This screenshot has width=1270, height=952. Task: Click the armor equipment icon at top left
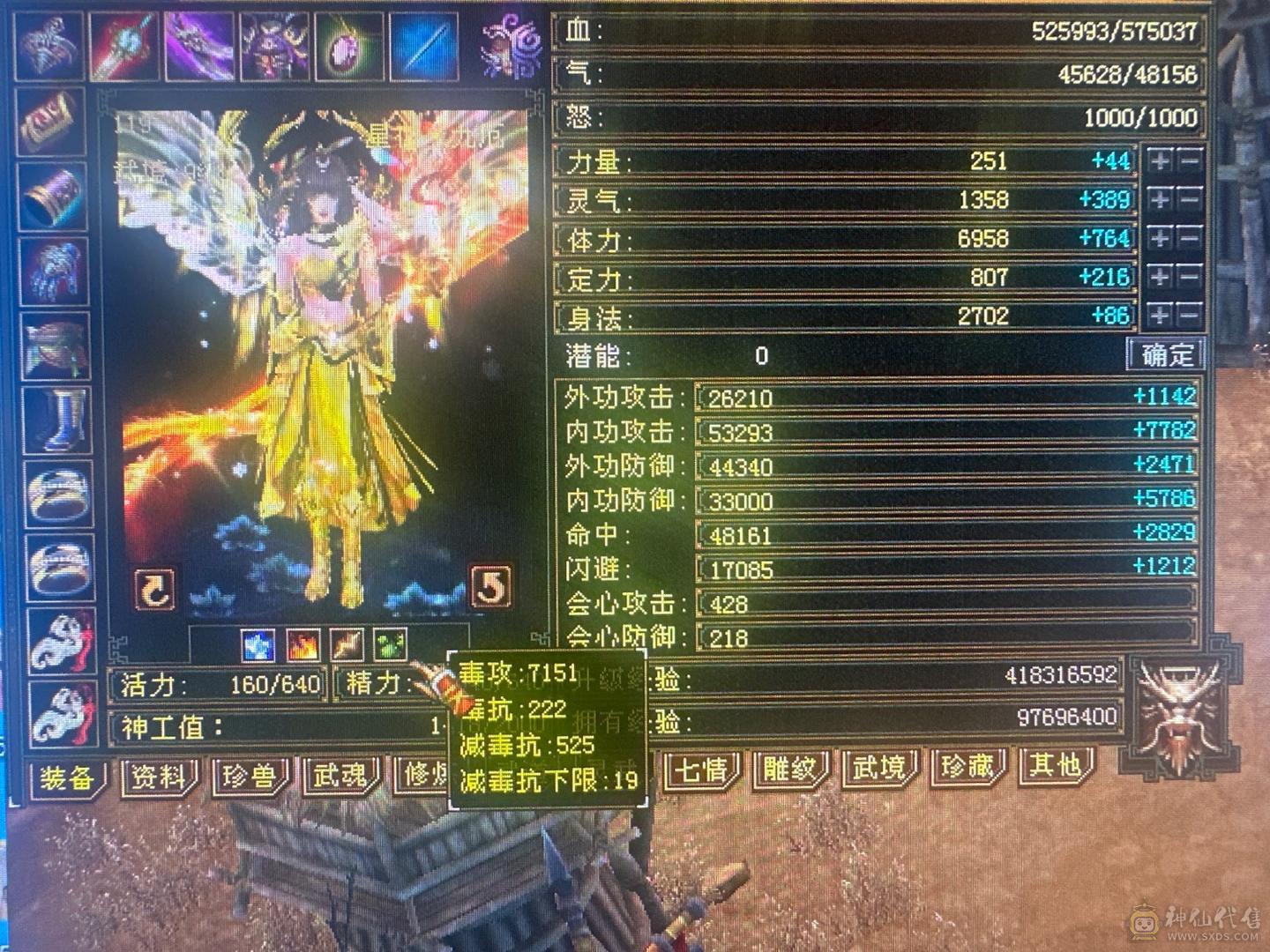tap(49, 42)
